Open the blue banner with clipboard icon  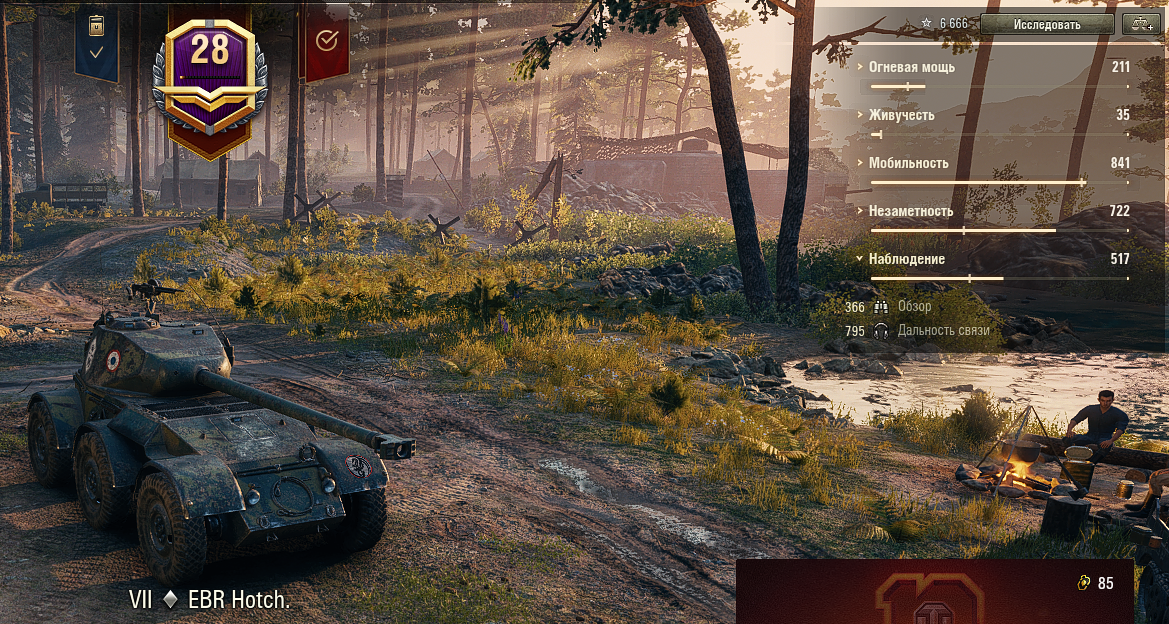[96, 40]
